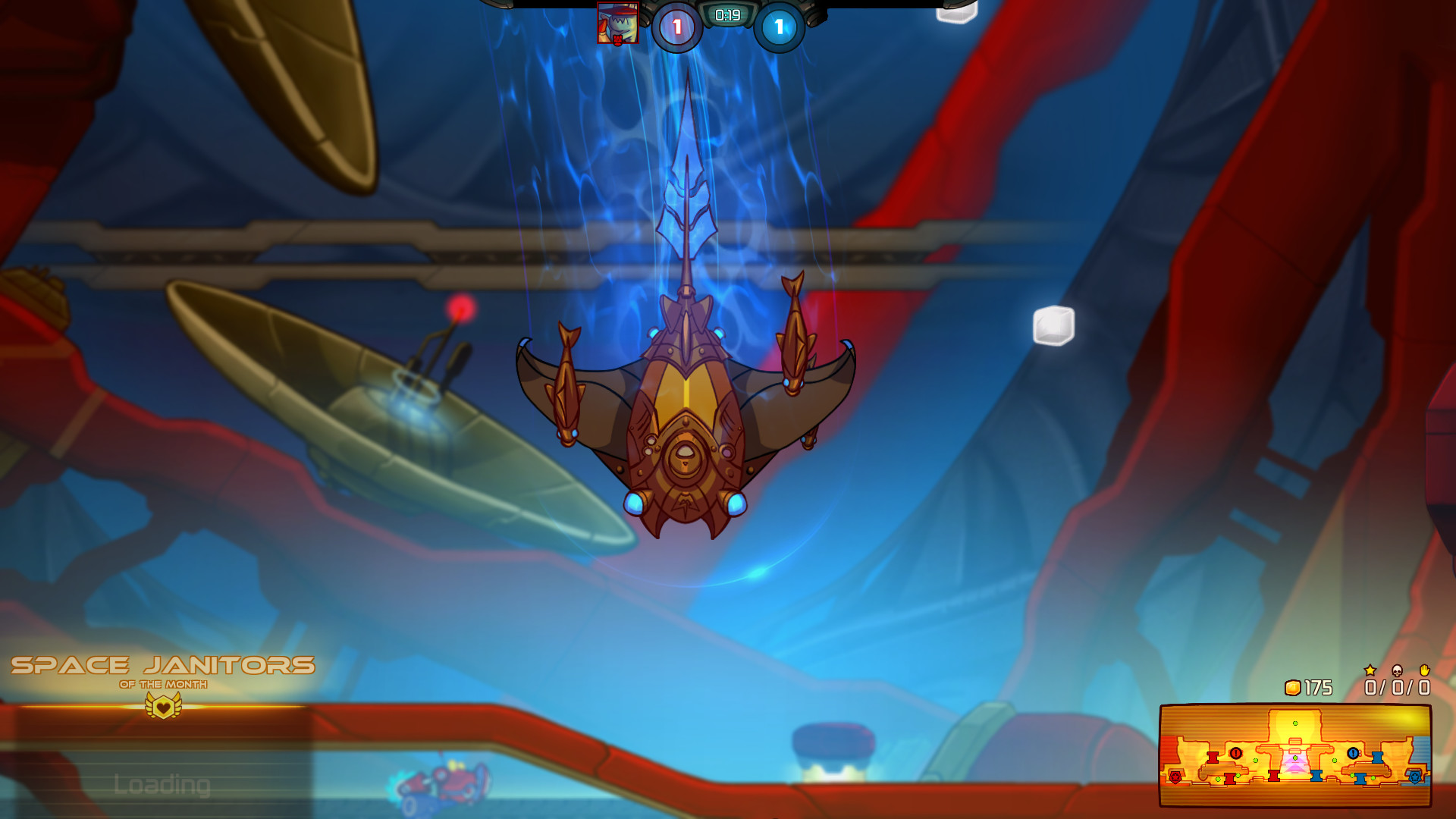Toggle the red exclamation alert on minimap

click(1235, 752)
